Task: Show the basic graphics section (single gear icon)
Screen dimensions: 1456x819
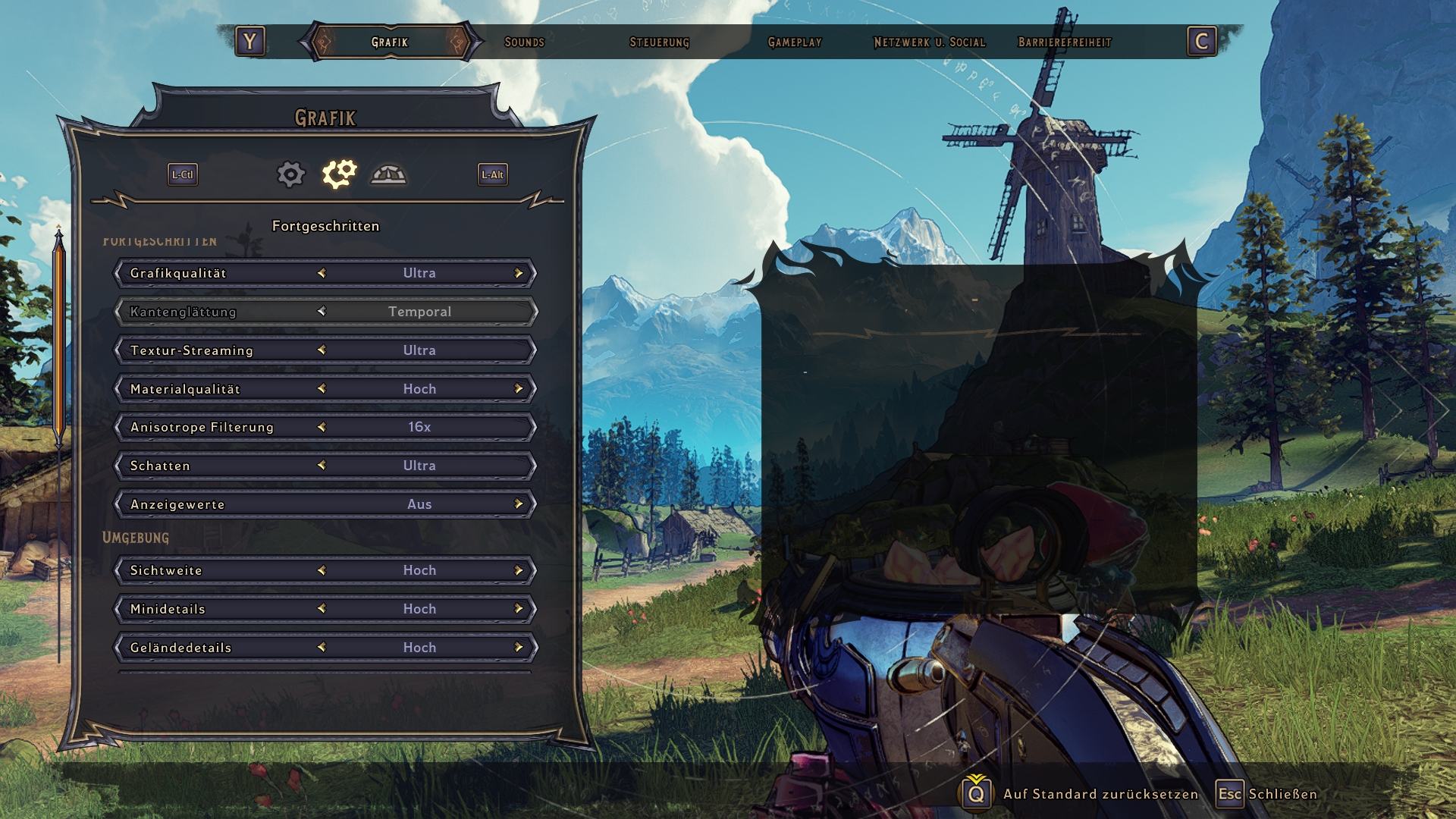Action: 290,174
